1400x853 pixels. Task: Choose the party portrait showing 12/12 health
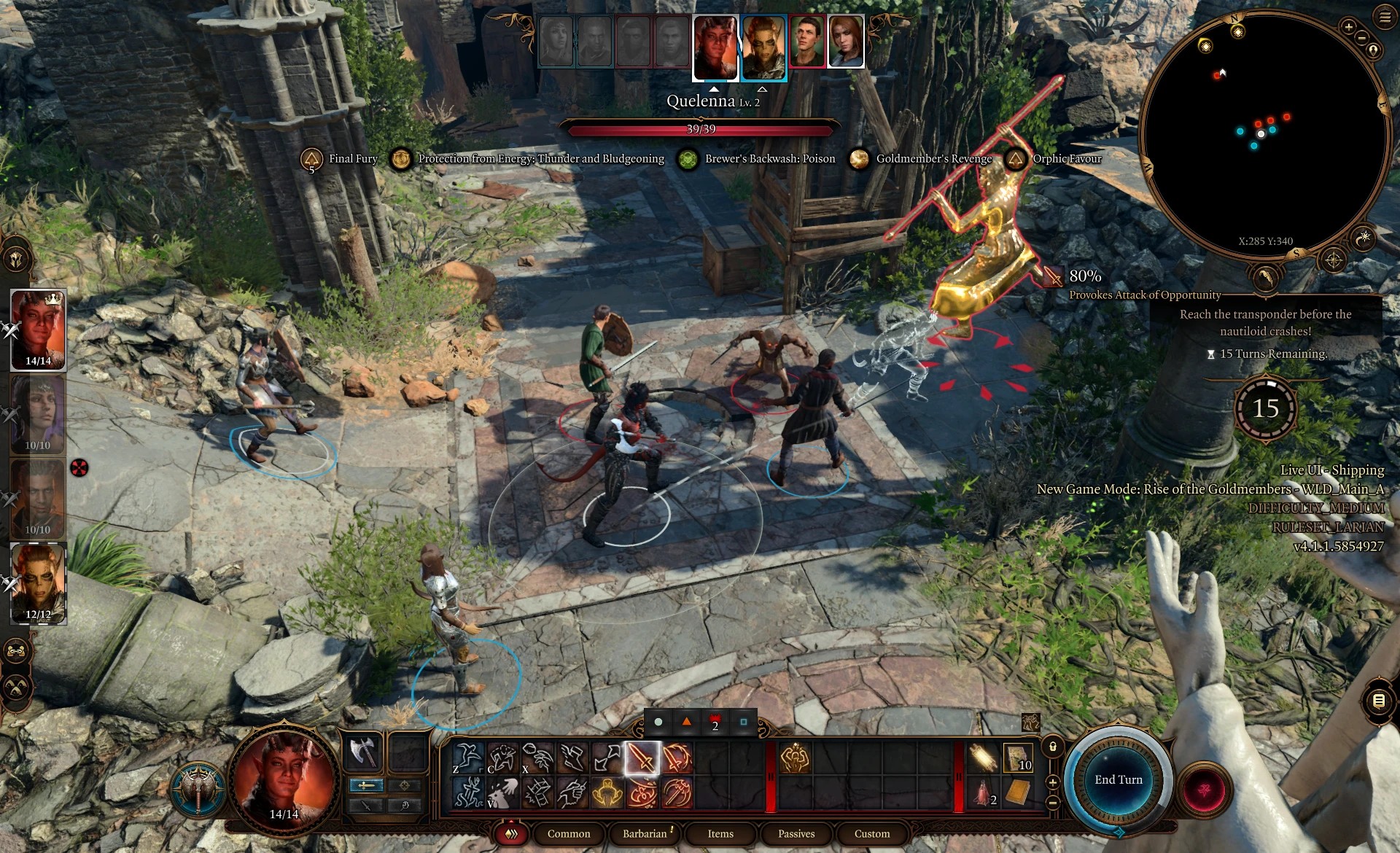[x=38, y=583]
